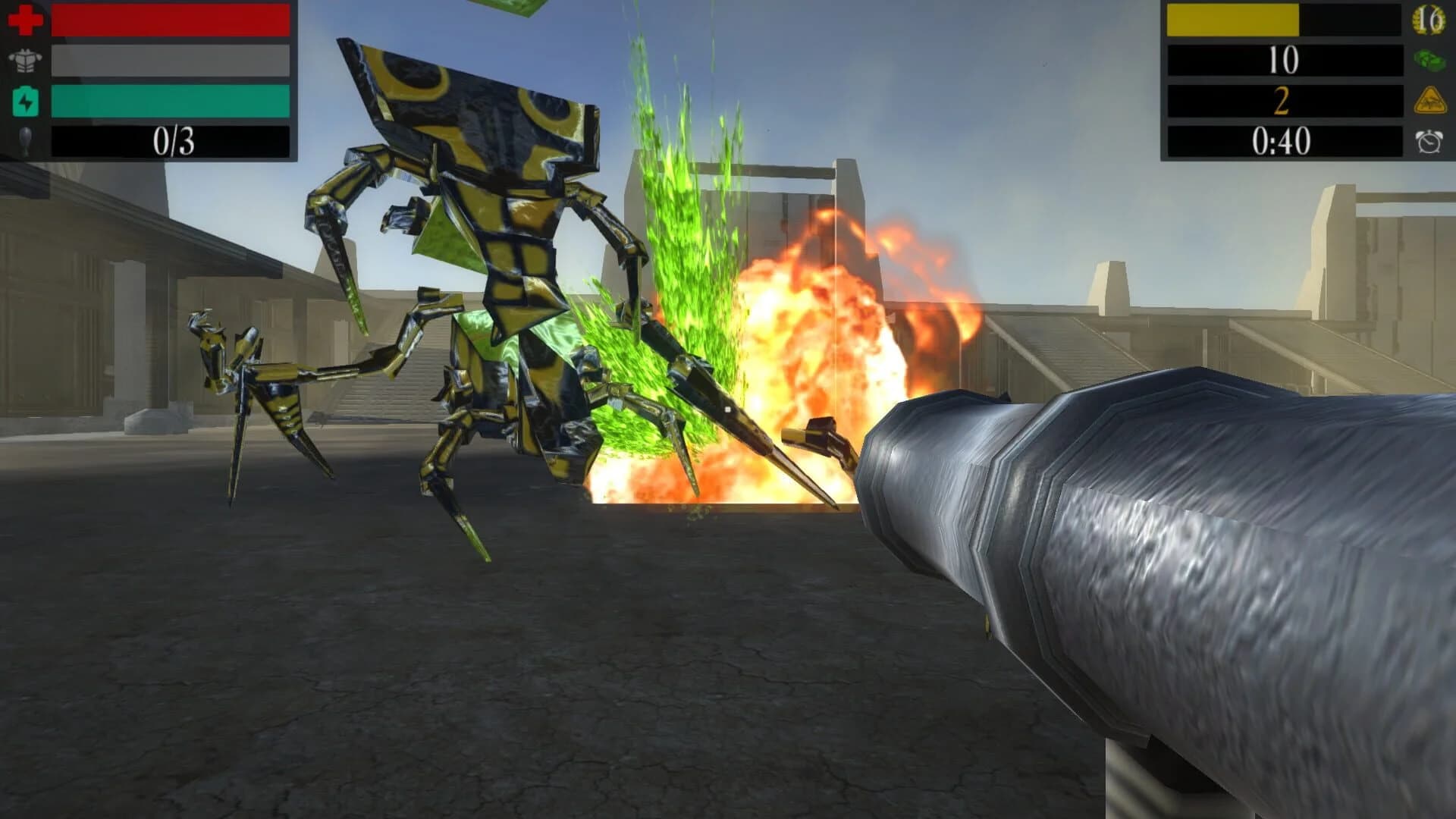1456x819 pixels.
Task: Click the alarm clock timer icon
Action: tap(1431, 141)
